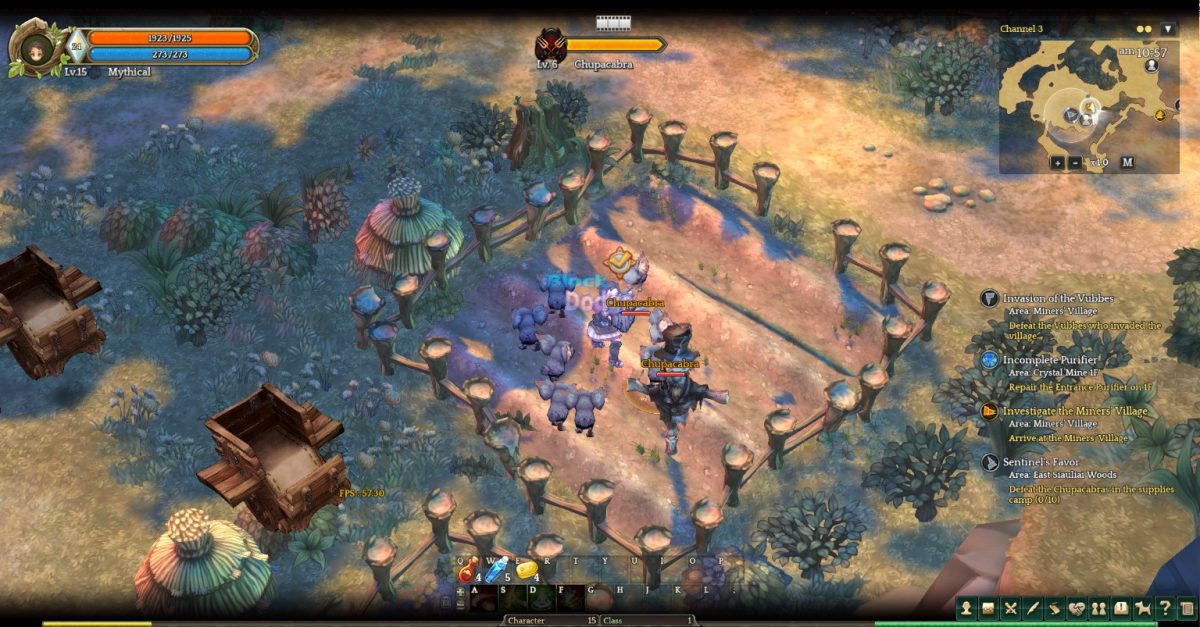Use the red potion in the hotbar

467,571
